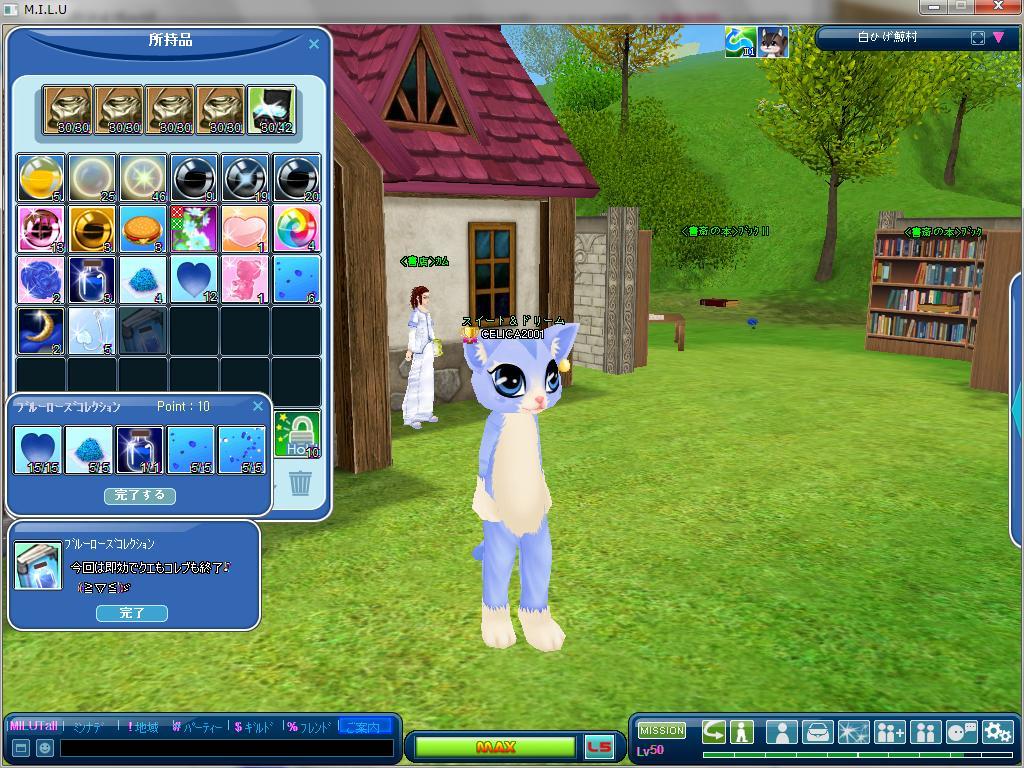Select the orange liquid orb item
Viewport: 1024px width, 768px height.
pos(41,178)
